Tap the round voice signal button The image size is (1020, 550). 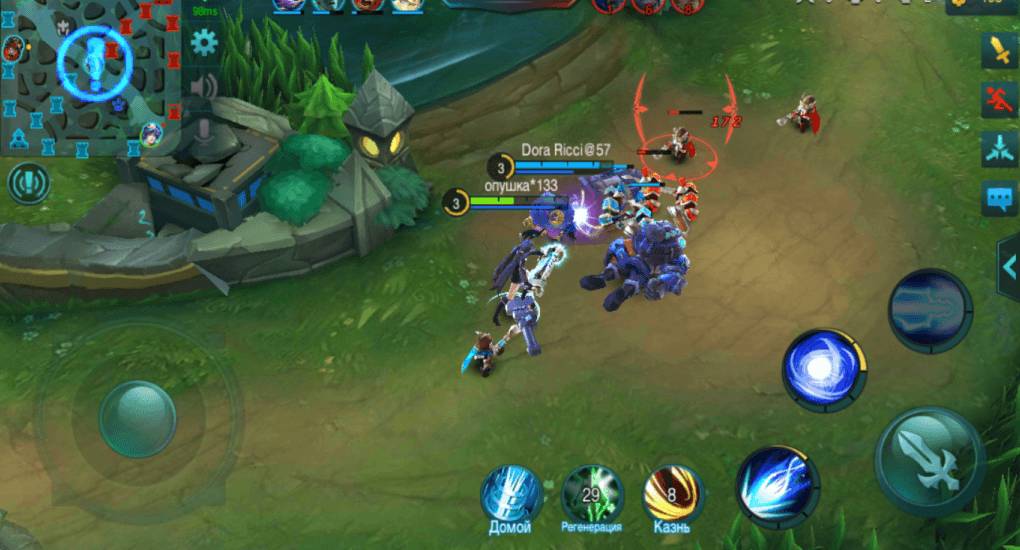(28, 183)
